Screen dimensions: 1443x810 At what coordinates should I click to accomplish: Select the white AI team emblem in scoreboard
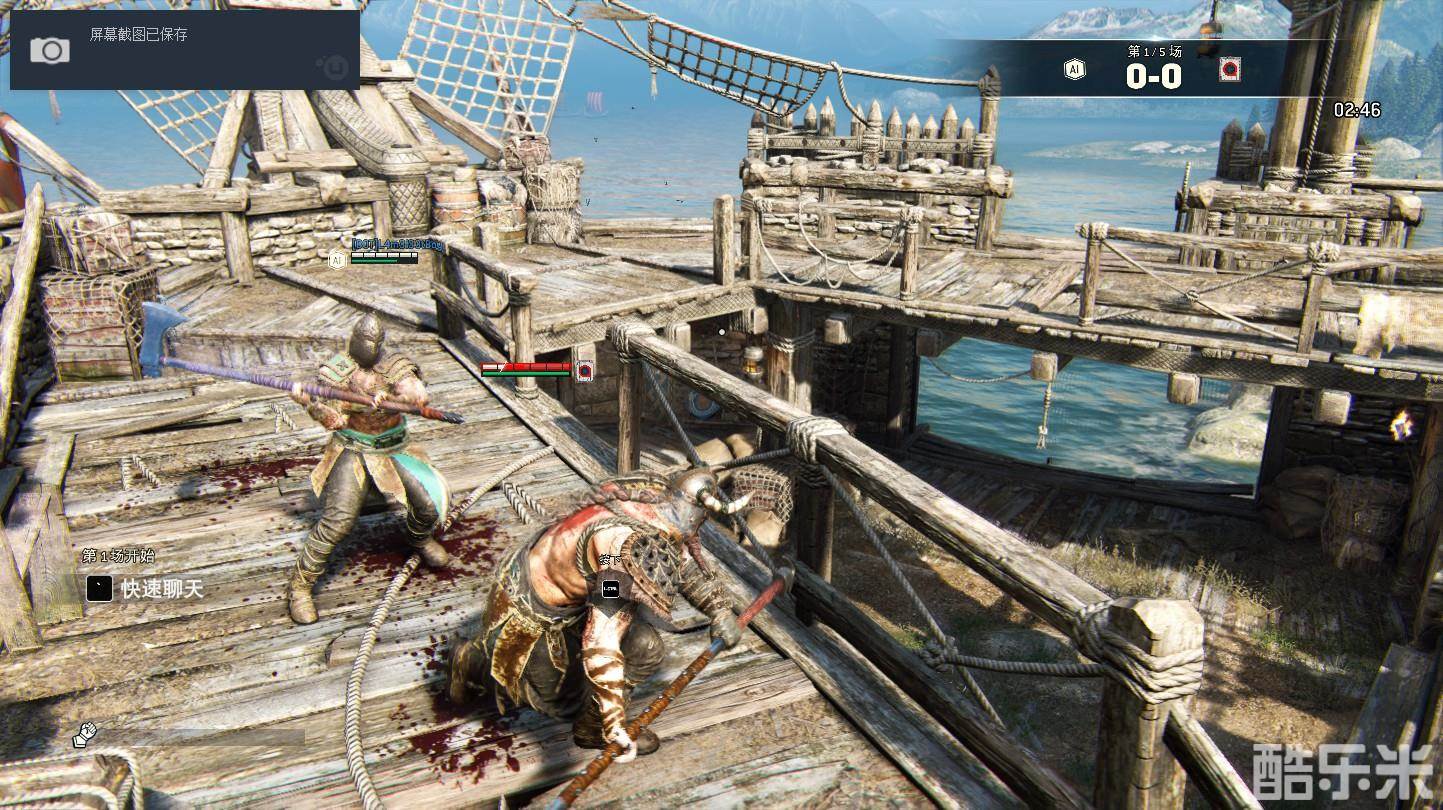tap(1074, 70)
